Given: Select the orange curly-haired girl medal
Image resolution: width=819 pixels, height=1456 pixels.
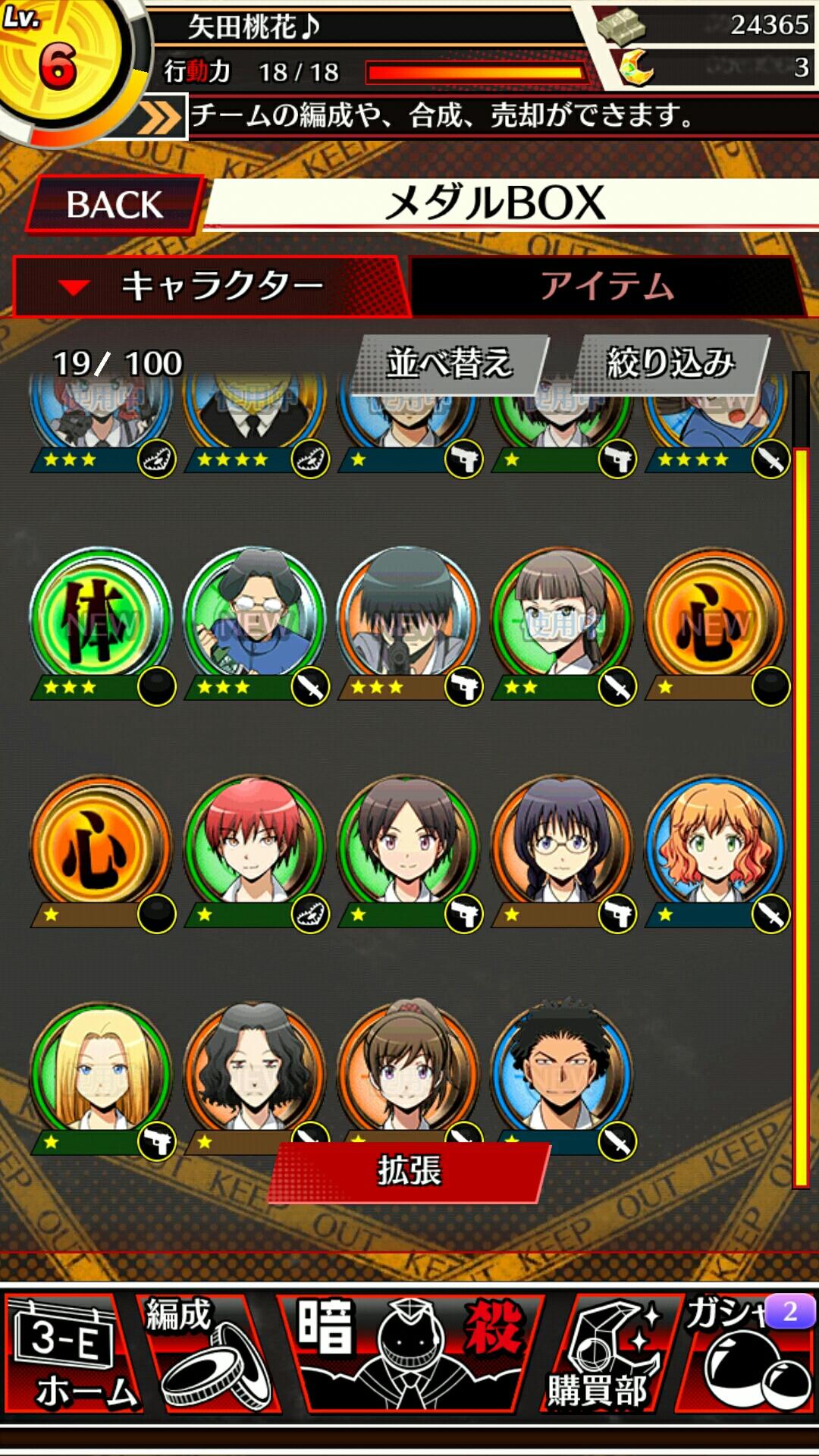Looking at the screenshot, I should point(715,846).
